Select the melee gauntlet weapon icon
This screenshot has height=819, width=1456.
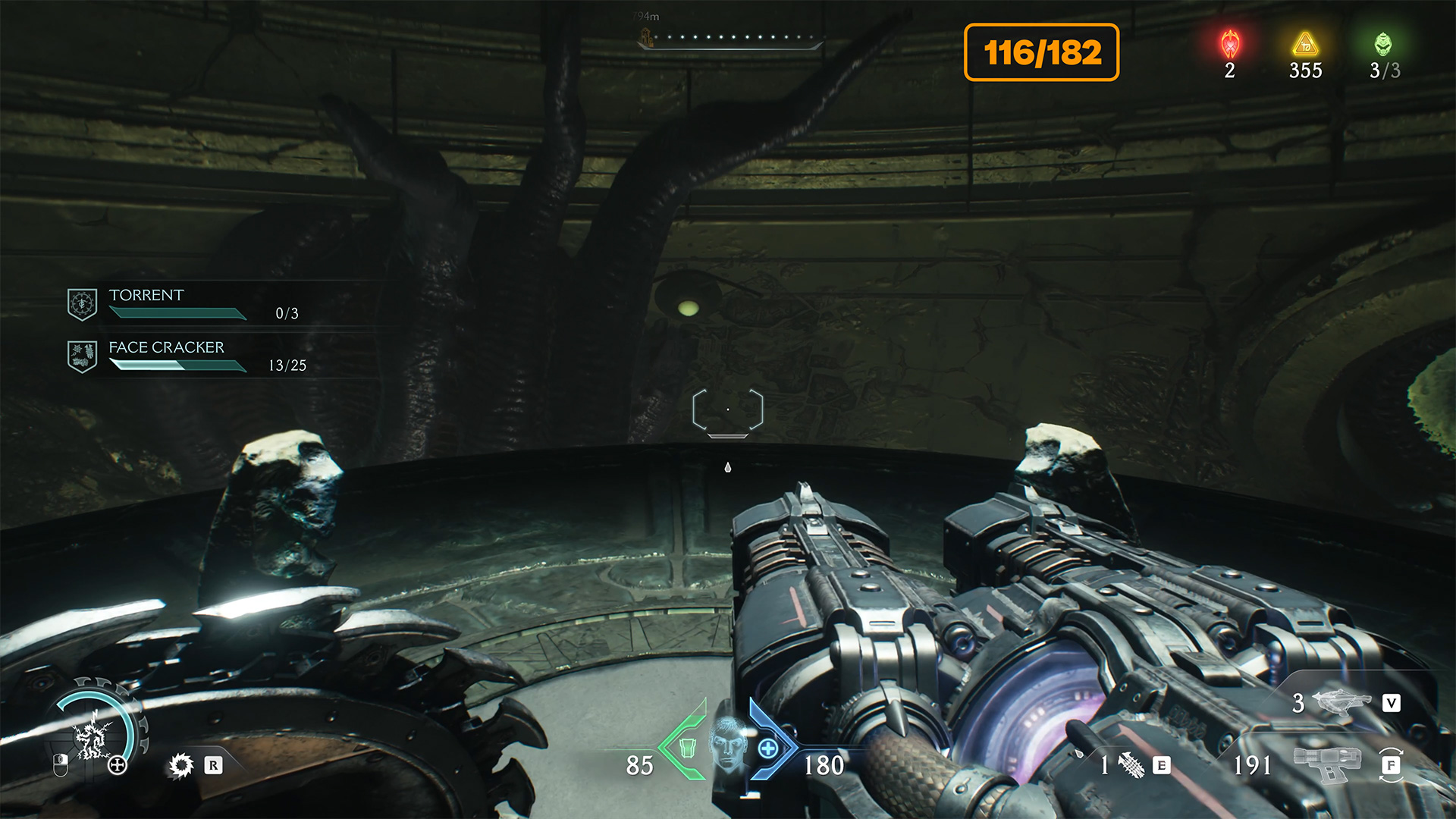[1131, 765]
